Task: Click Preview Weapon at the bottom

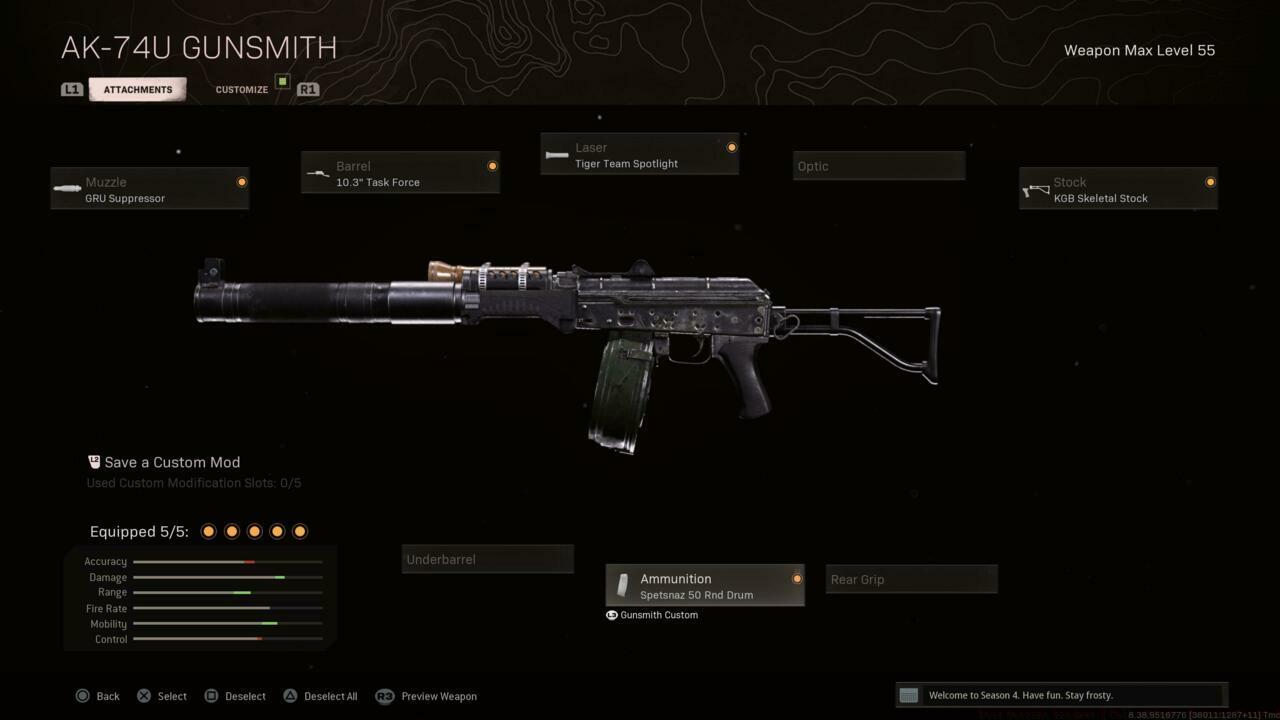Action: coord(438,696)
